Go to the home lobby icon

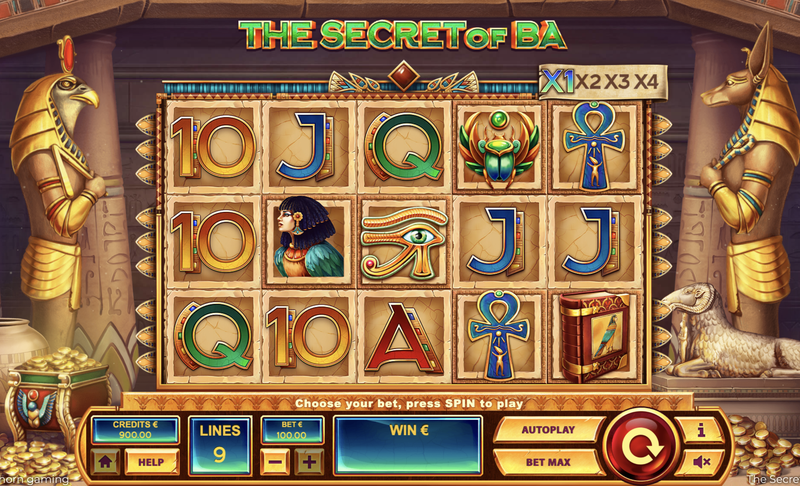pyautogui.click(x=106, y=462)
